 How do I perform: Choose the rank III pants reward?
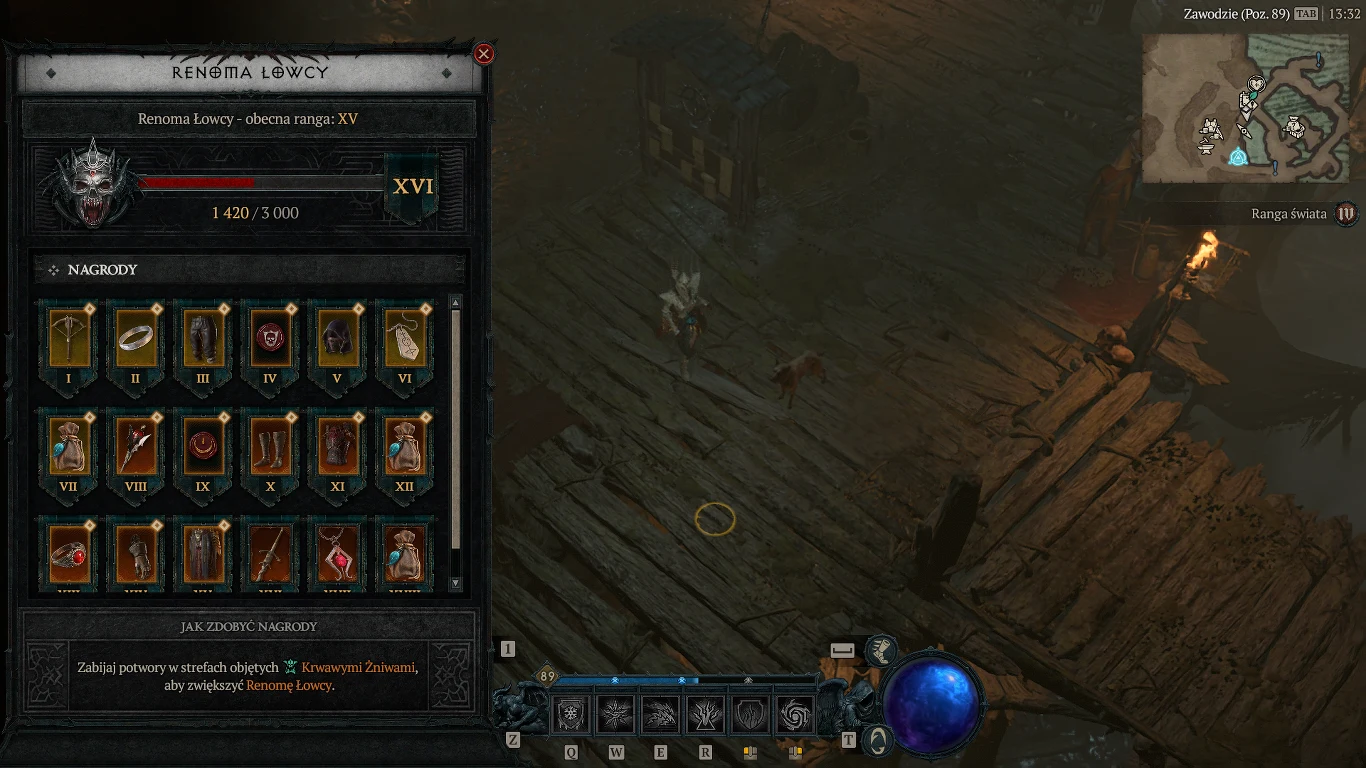[202, 338]
